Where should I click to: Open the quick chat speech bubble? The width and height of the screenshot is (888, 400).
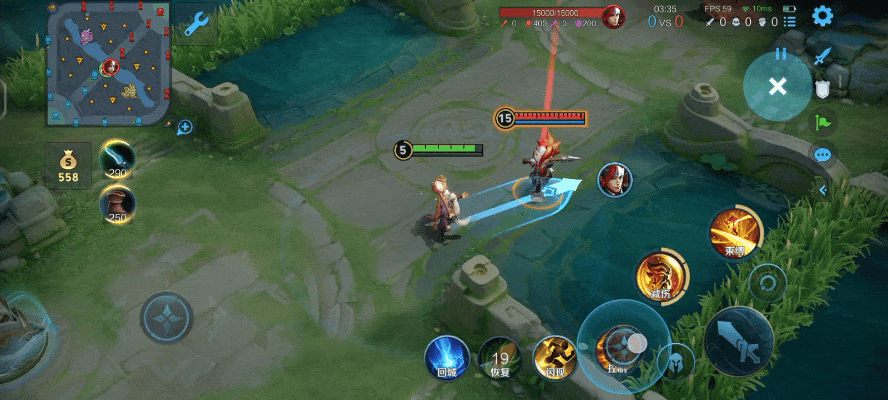coord(823,156)
